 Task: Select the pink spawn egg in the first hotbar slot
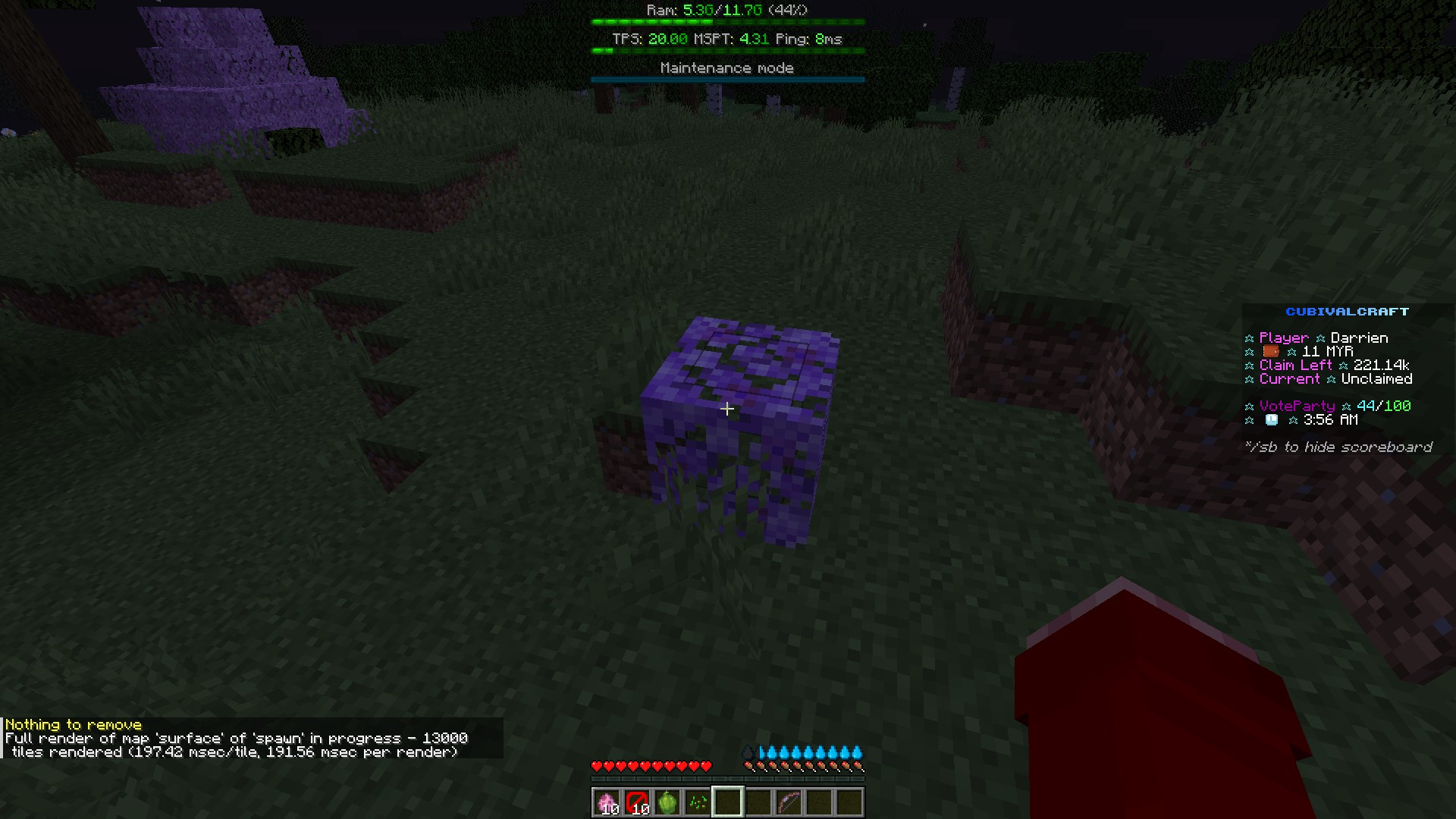point(607,801)
